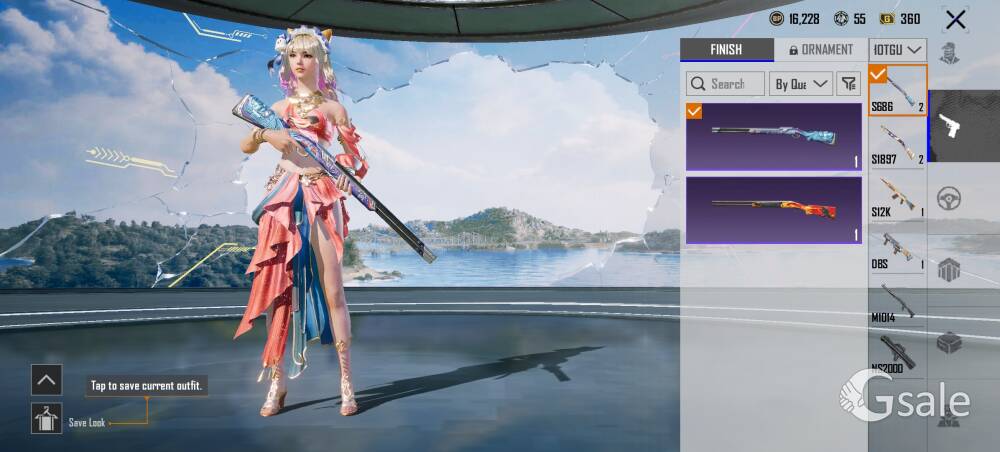The image size is (1000, 452).
Task: Close the inventory screen with the X
Action: pos(956,19)
